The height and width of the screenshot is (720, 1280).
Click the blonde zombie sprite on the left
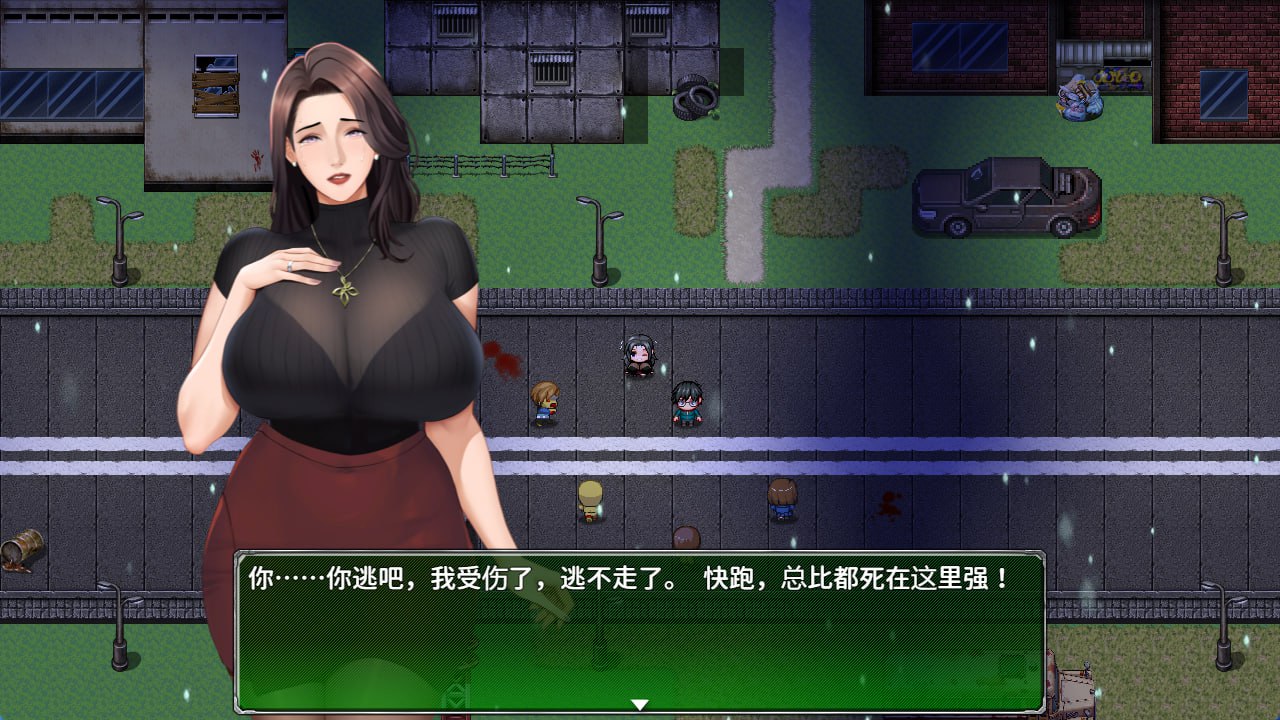pyautogui.click(x=545, y=400)
